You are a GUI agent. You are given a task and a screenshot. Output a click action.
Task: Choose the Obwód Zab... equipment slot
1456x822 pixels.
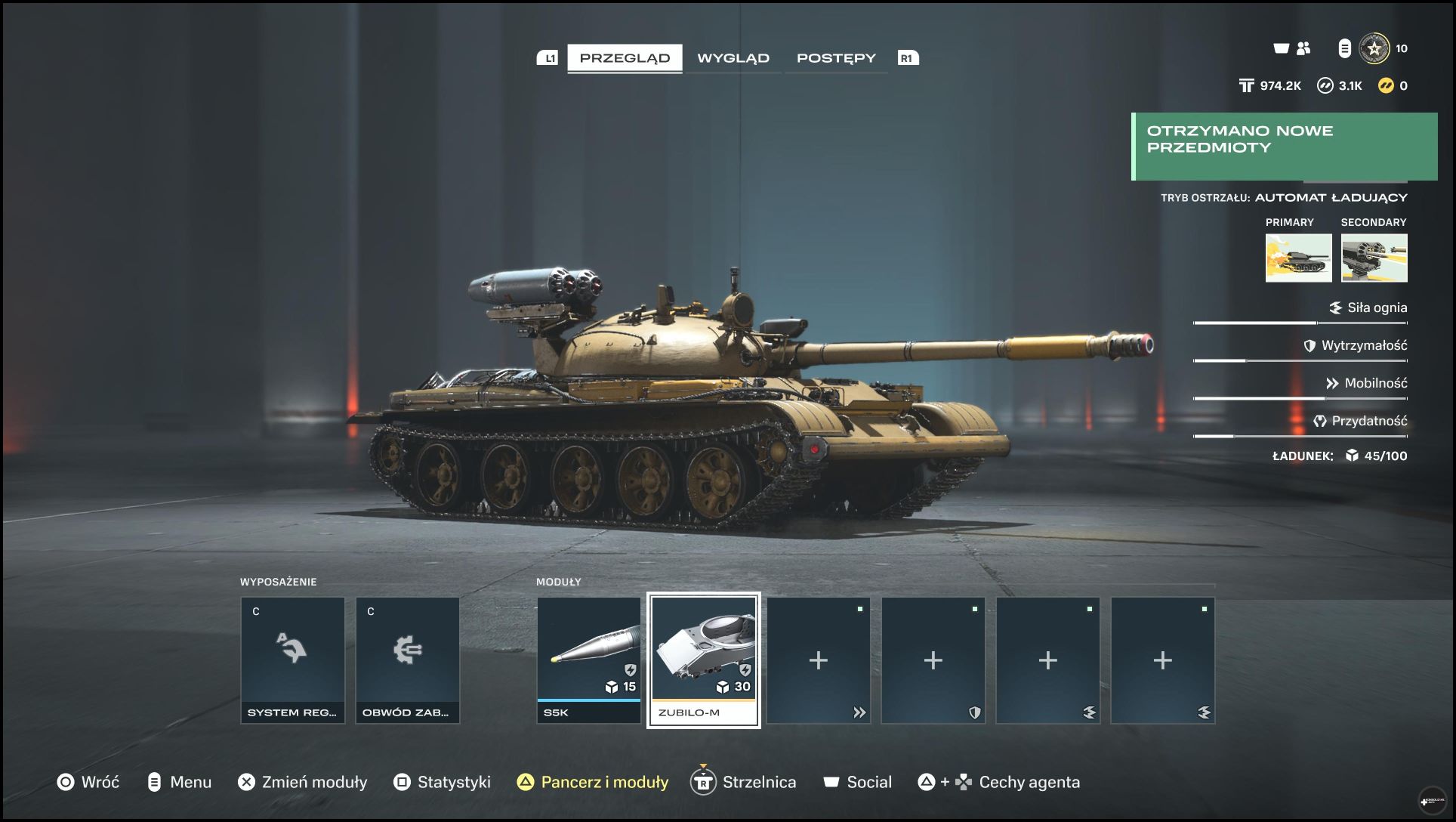click(408, 660)
